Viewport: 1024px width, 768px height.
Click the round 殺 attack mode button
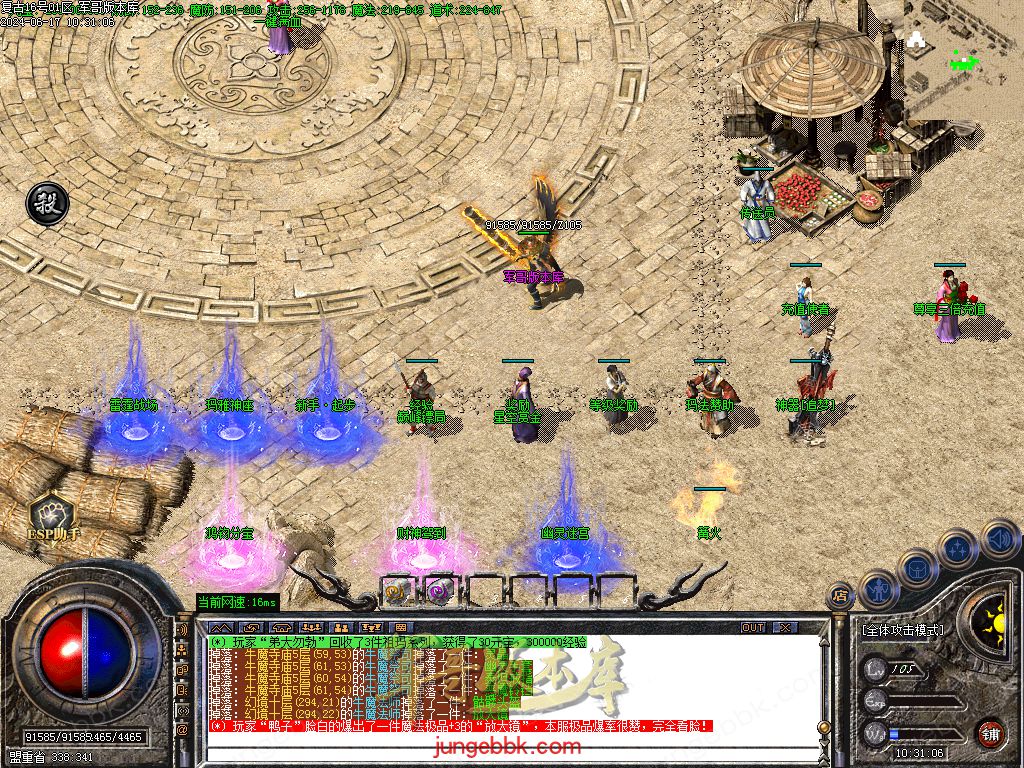pyautogui.click(x=47, y=204)
